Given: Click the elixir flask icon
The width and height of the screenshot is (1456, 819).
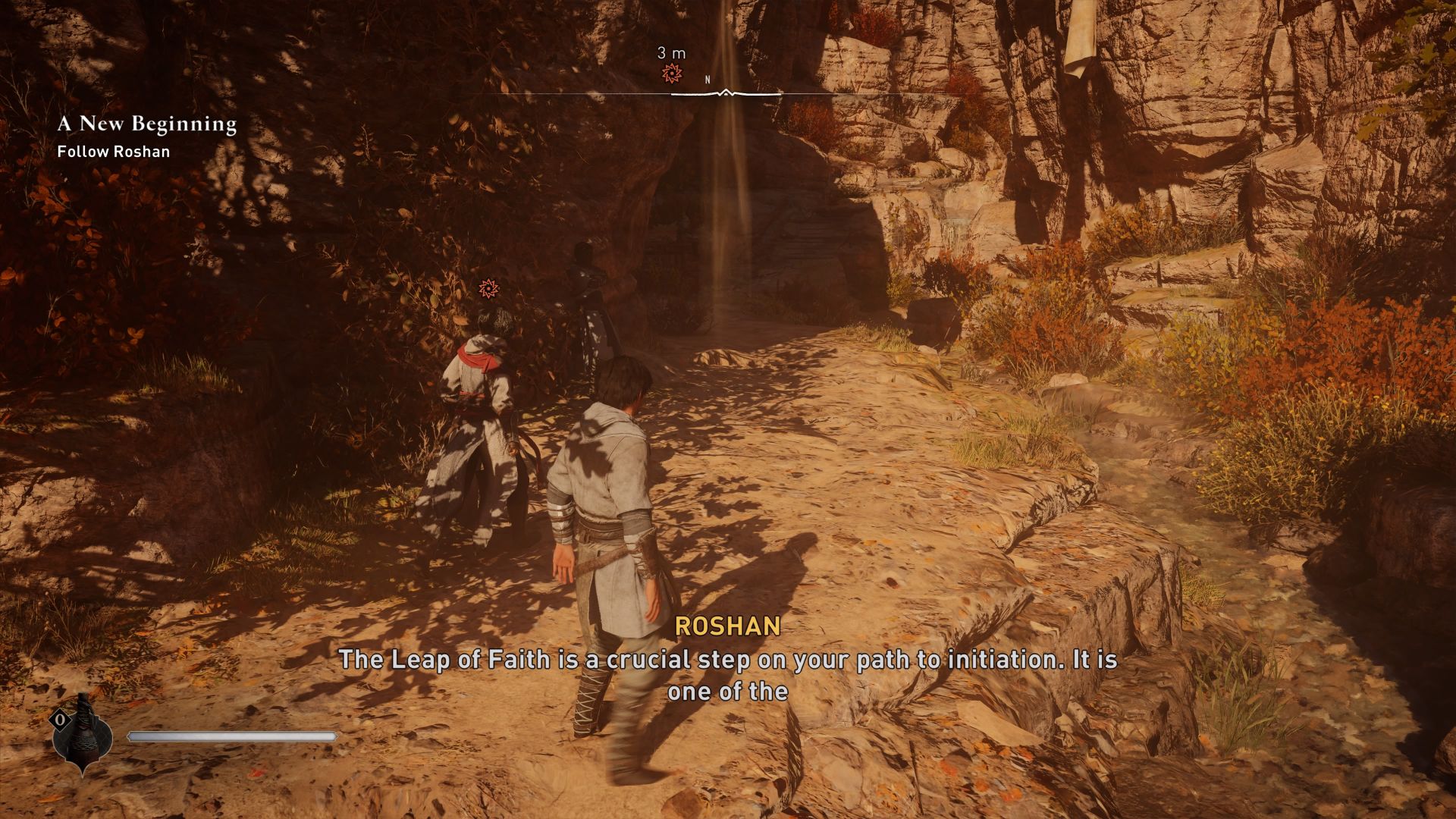Looking at the screenshot, I should click(83, 734).
